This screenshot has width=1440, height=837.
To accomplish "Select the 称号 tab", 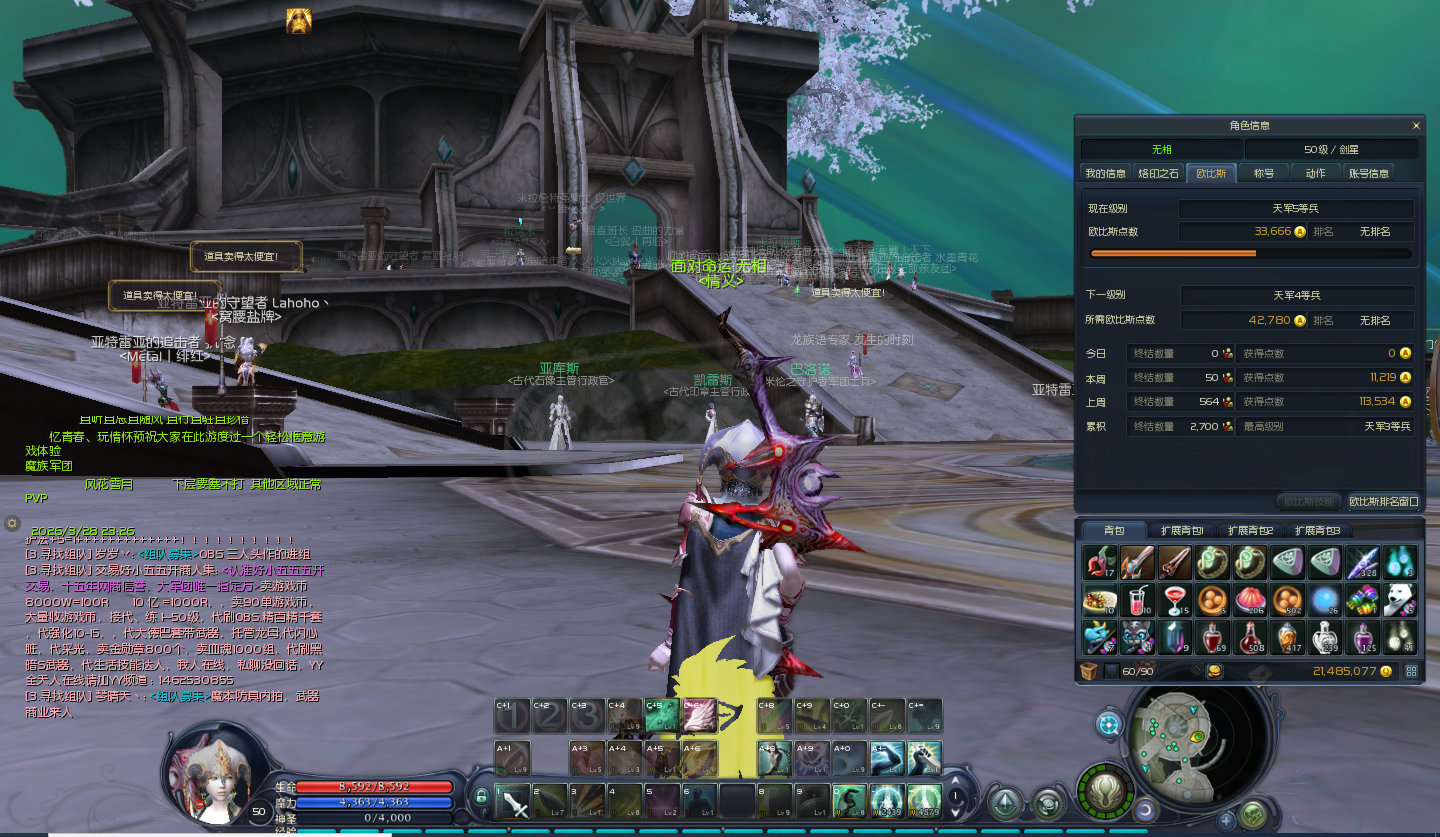I will [x=1264, y=173].
